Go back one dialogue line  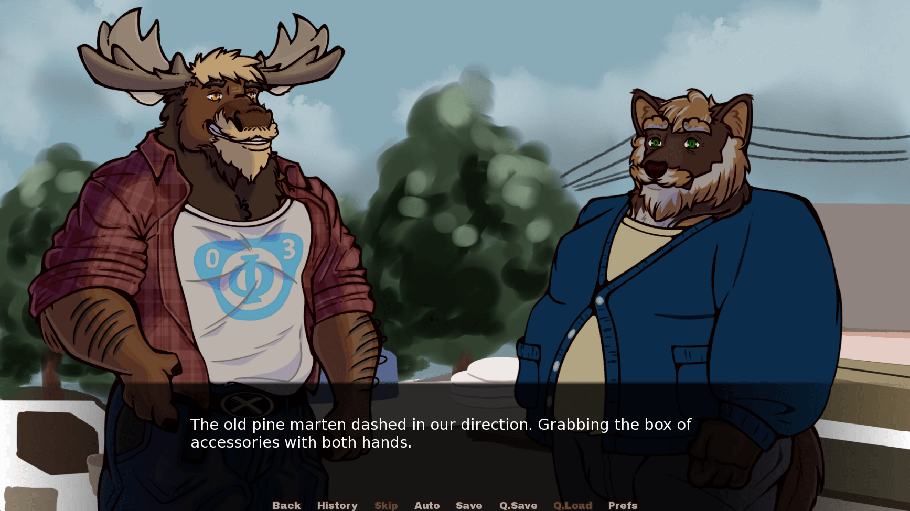286,505
